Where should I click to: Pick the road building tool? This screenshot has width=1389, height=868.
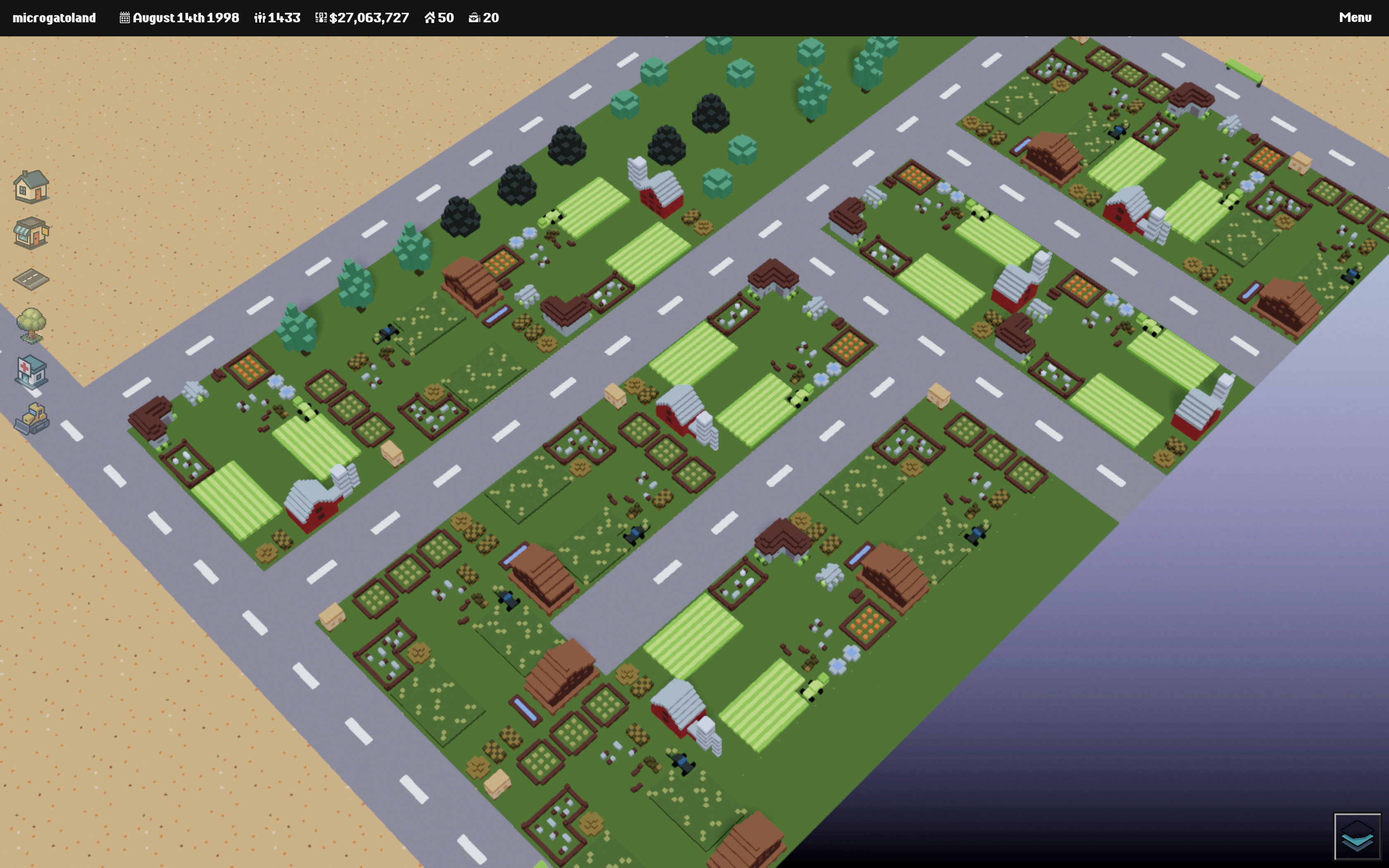click(x=31, y=279)
